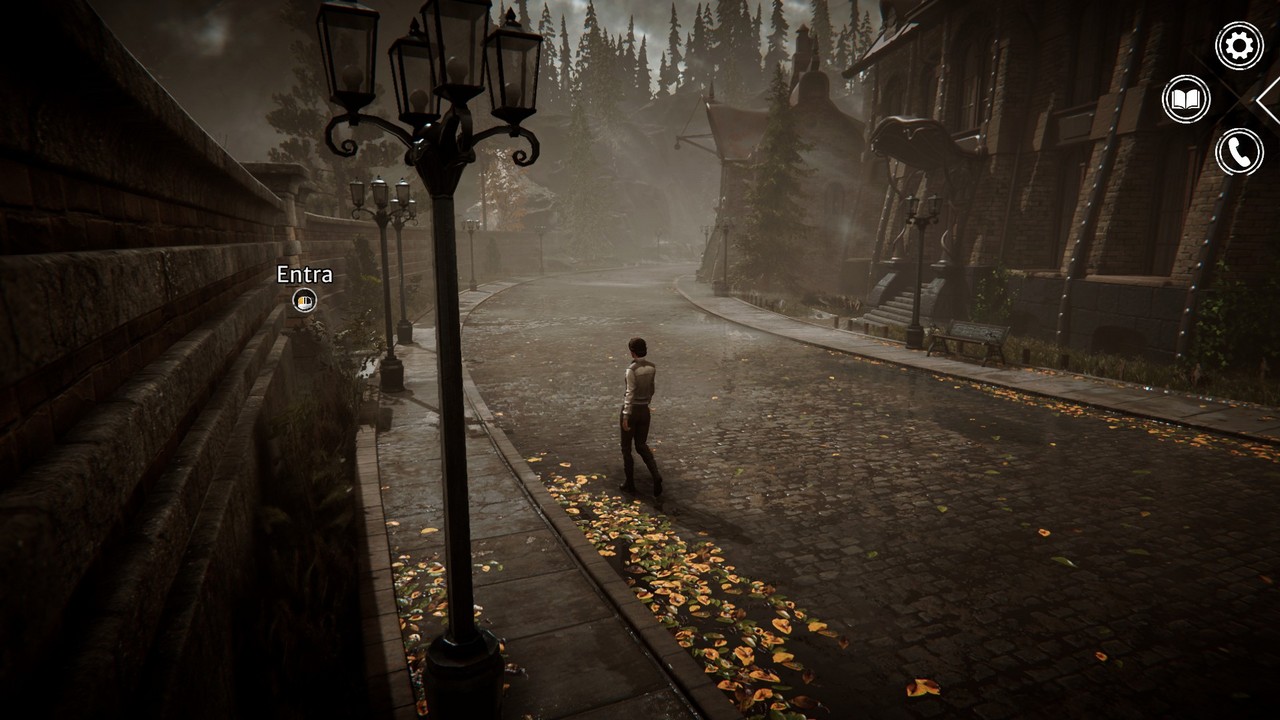Viewport: 1280px width, 720px height.
Task: Collapse the side menu with the arrow
Action: [x=1268, y=99]
